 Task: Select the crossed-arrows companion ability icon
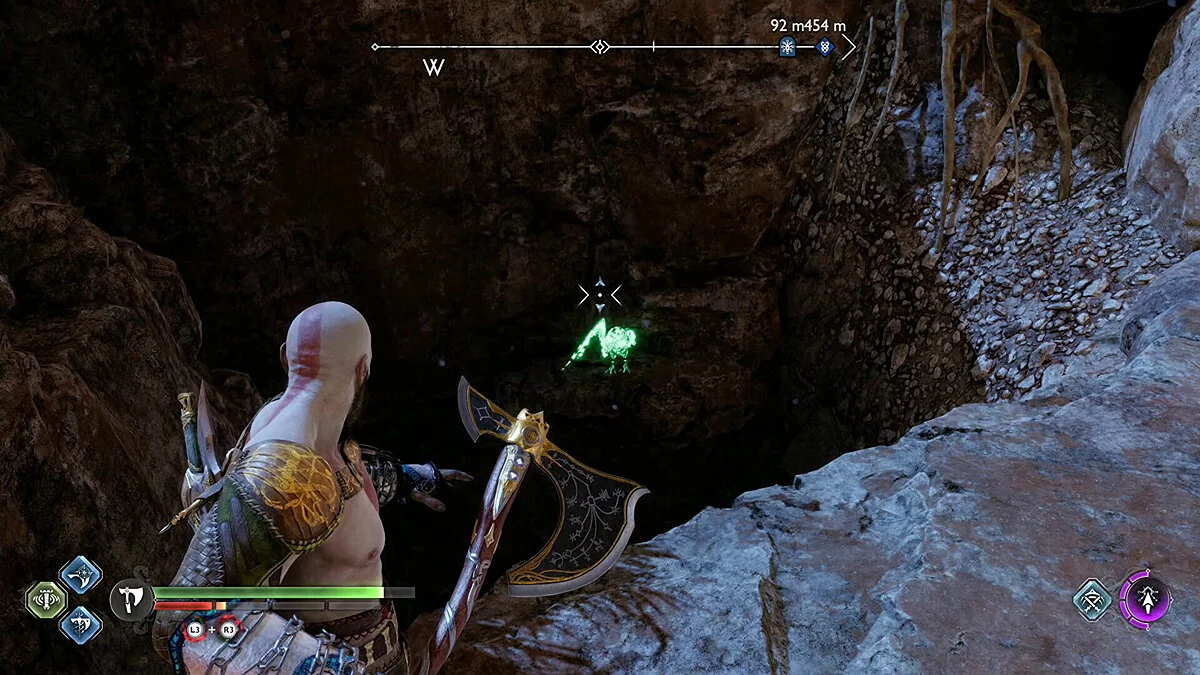1093,599
